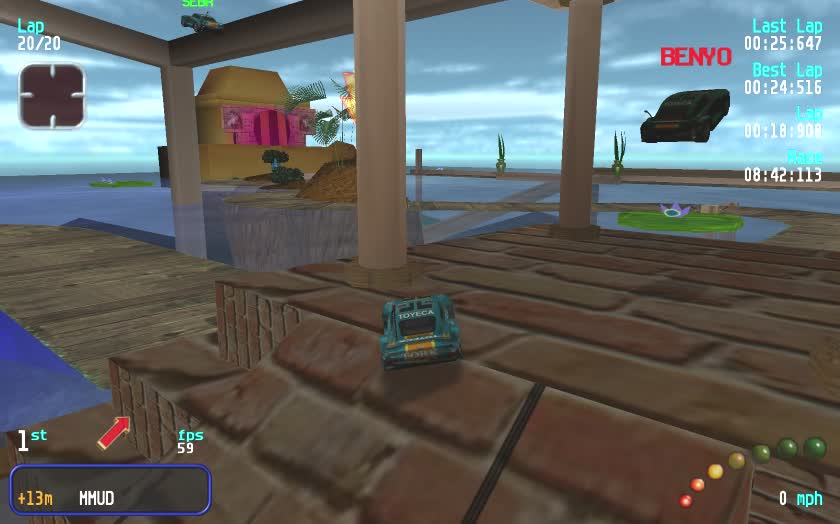Select the empty pickup item slot
The image size is (840, 524).
click(x=52, y=96)
